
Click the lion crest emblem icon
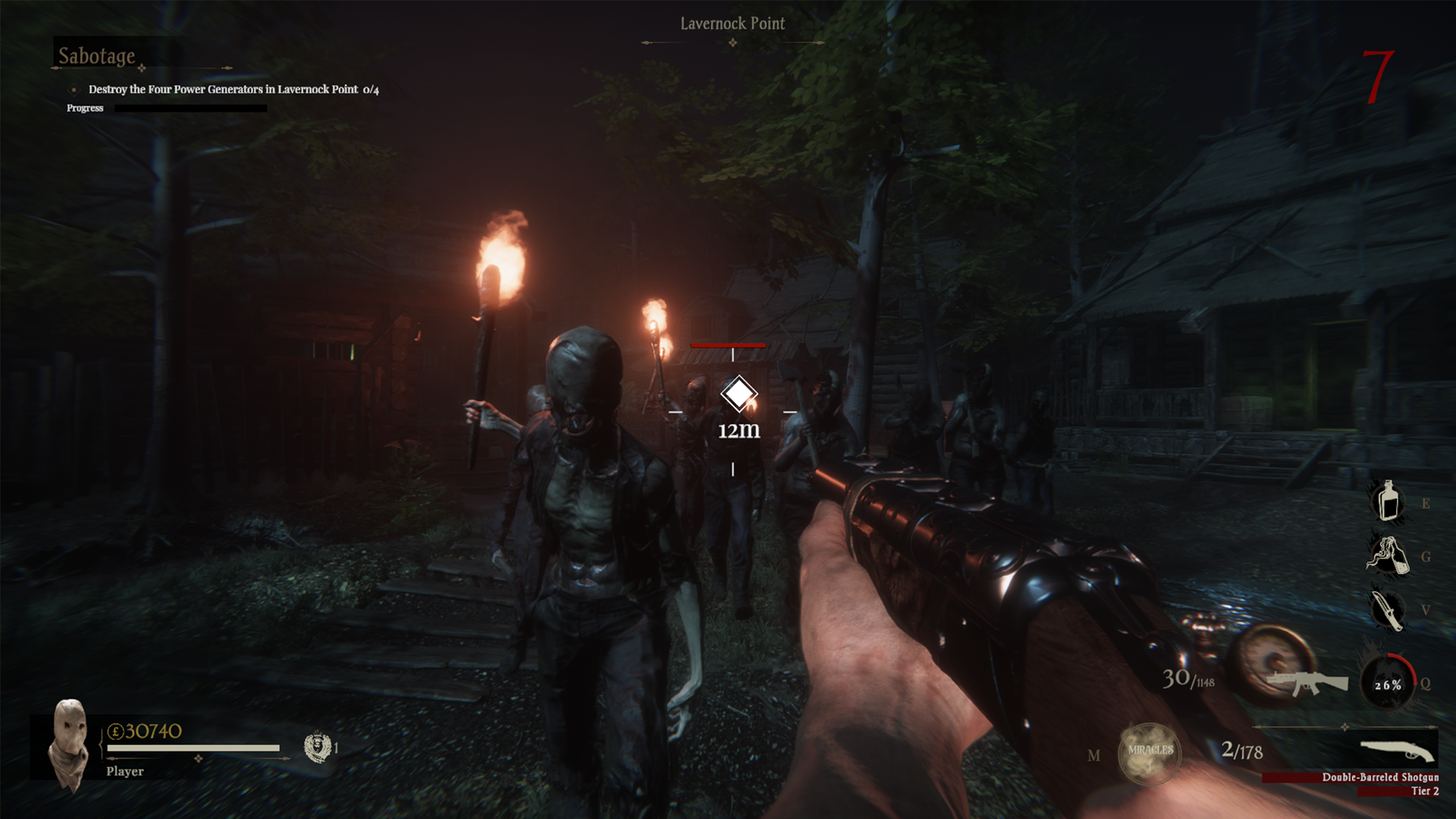[317, 747]
